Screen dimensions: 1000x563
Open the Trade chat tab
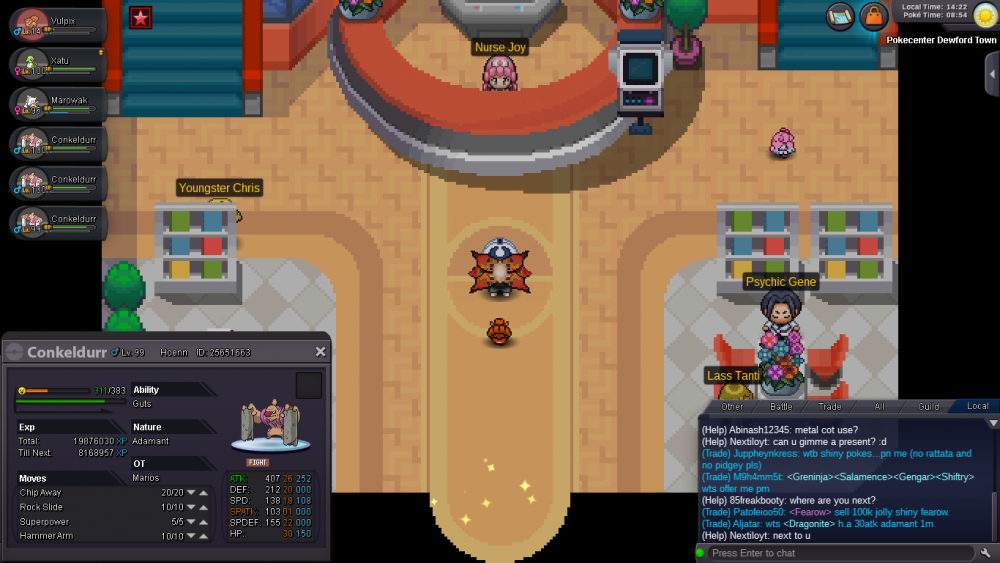[x=830, y=406]
